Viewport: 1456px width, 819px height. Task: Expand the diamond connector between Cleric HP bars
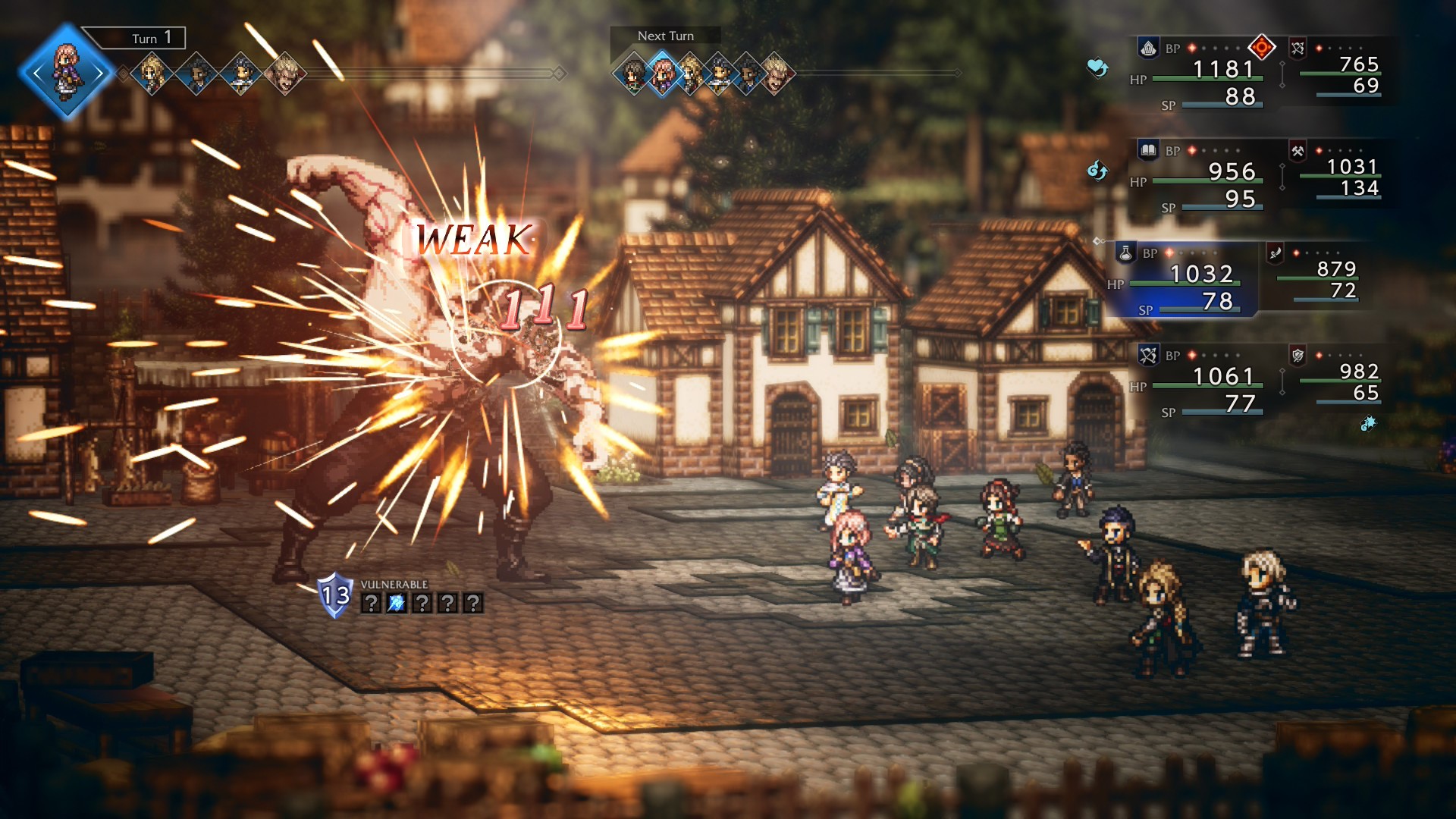click(x=1282, y=74)
